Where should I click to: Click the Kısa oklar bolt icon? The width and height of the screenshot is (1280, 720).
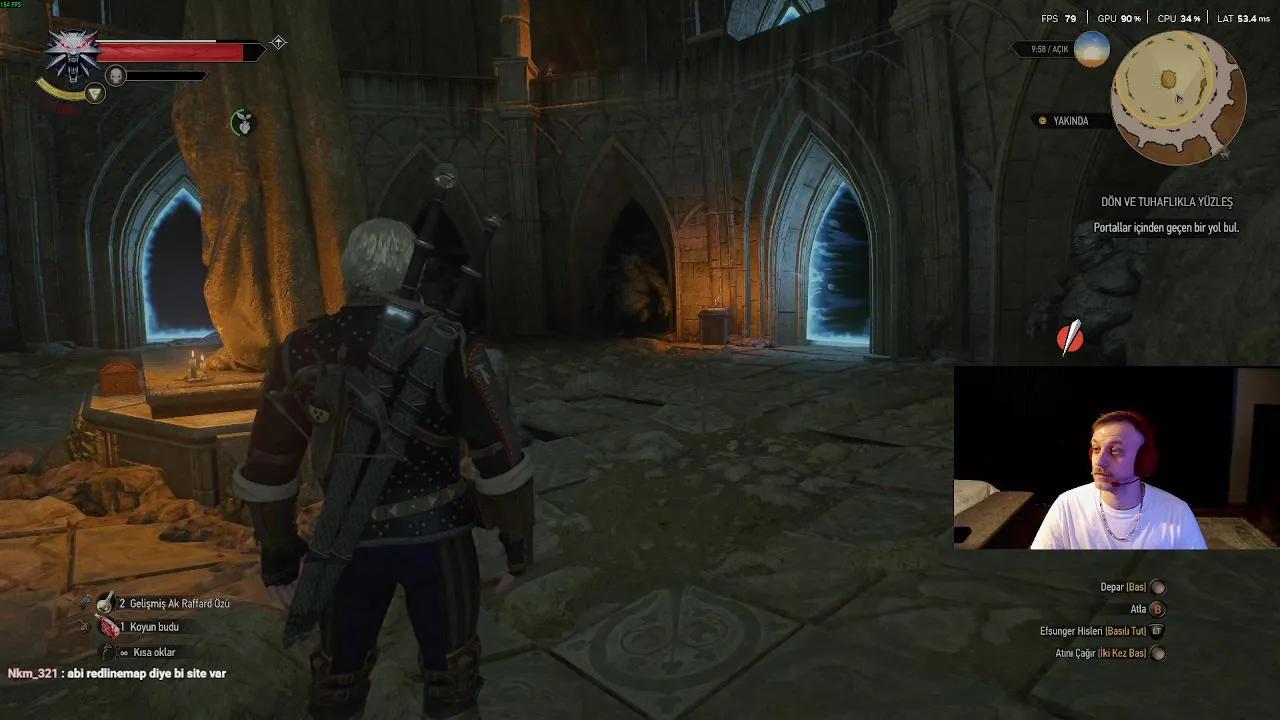pos(107,649)
